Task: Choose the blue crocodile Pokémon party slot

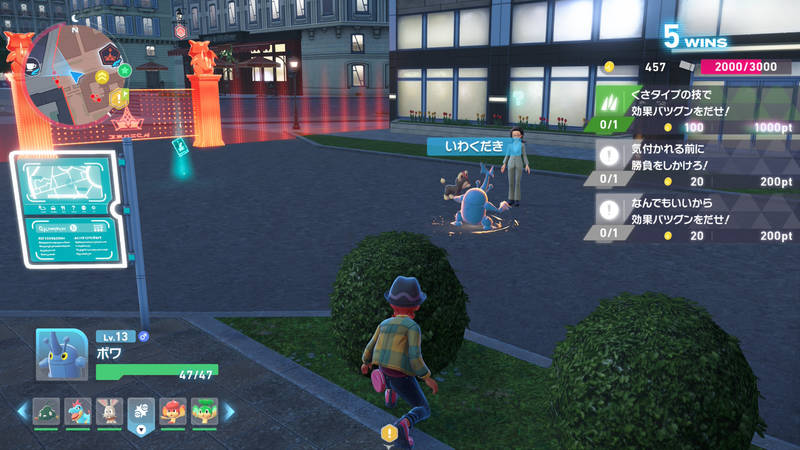Action: pyautogui.click(x=78, y=411)
